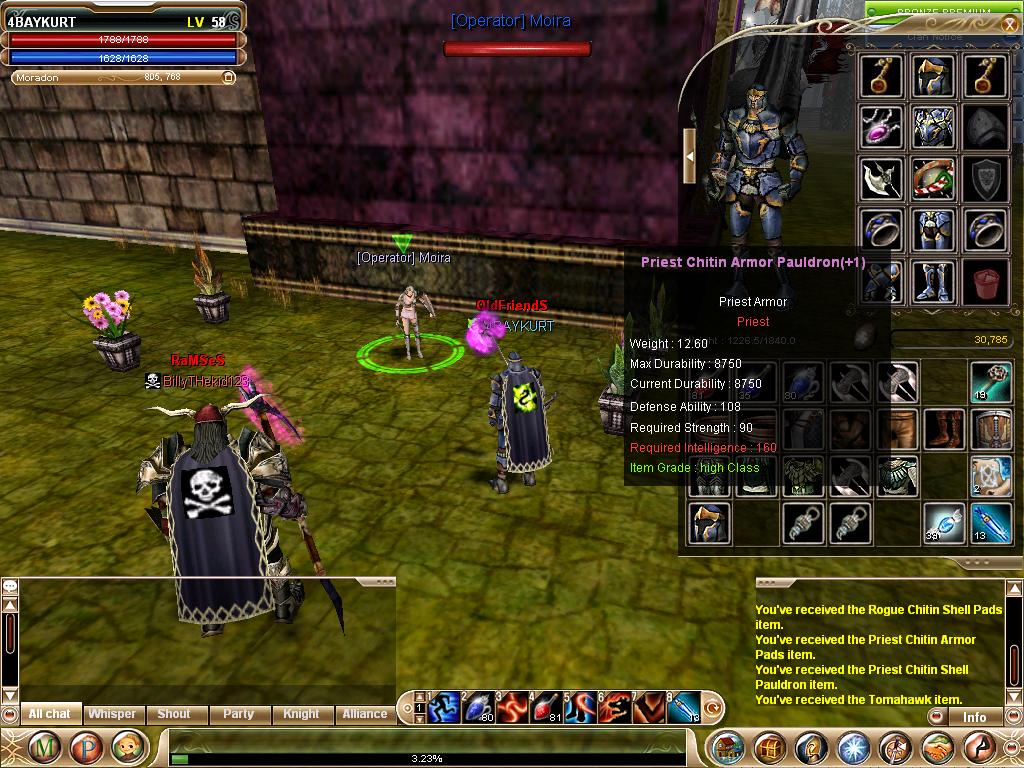The image size is (1024, 768).
Task: Select the equipped axe weapon slot
Action: point(881,179)
